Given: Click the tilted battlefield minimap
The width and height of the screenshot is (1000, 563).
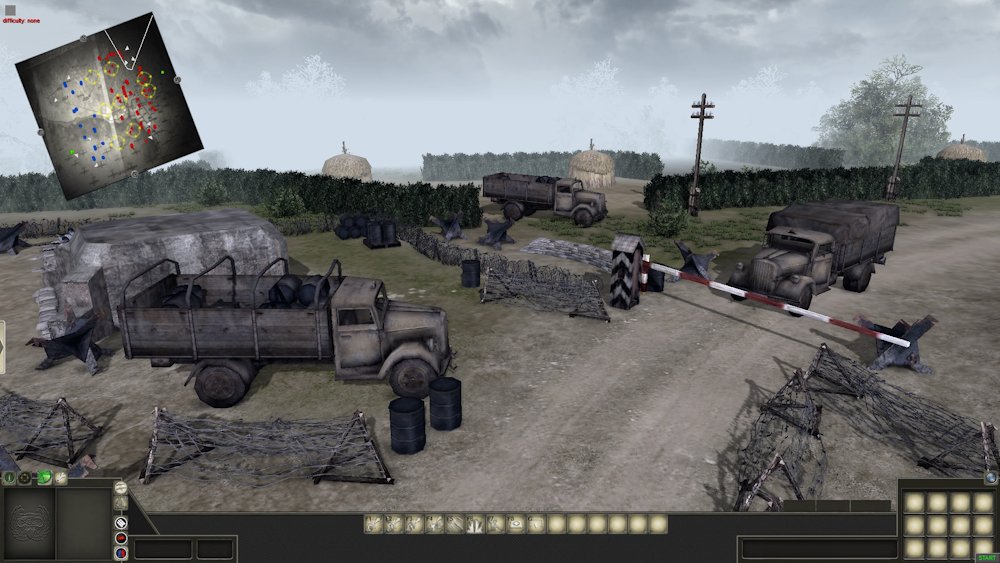Looking at the screenshot, I should click(108, 105).
